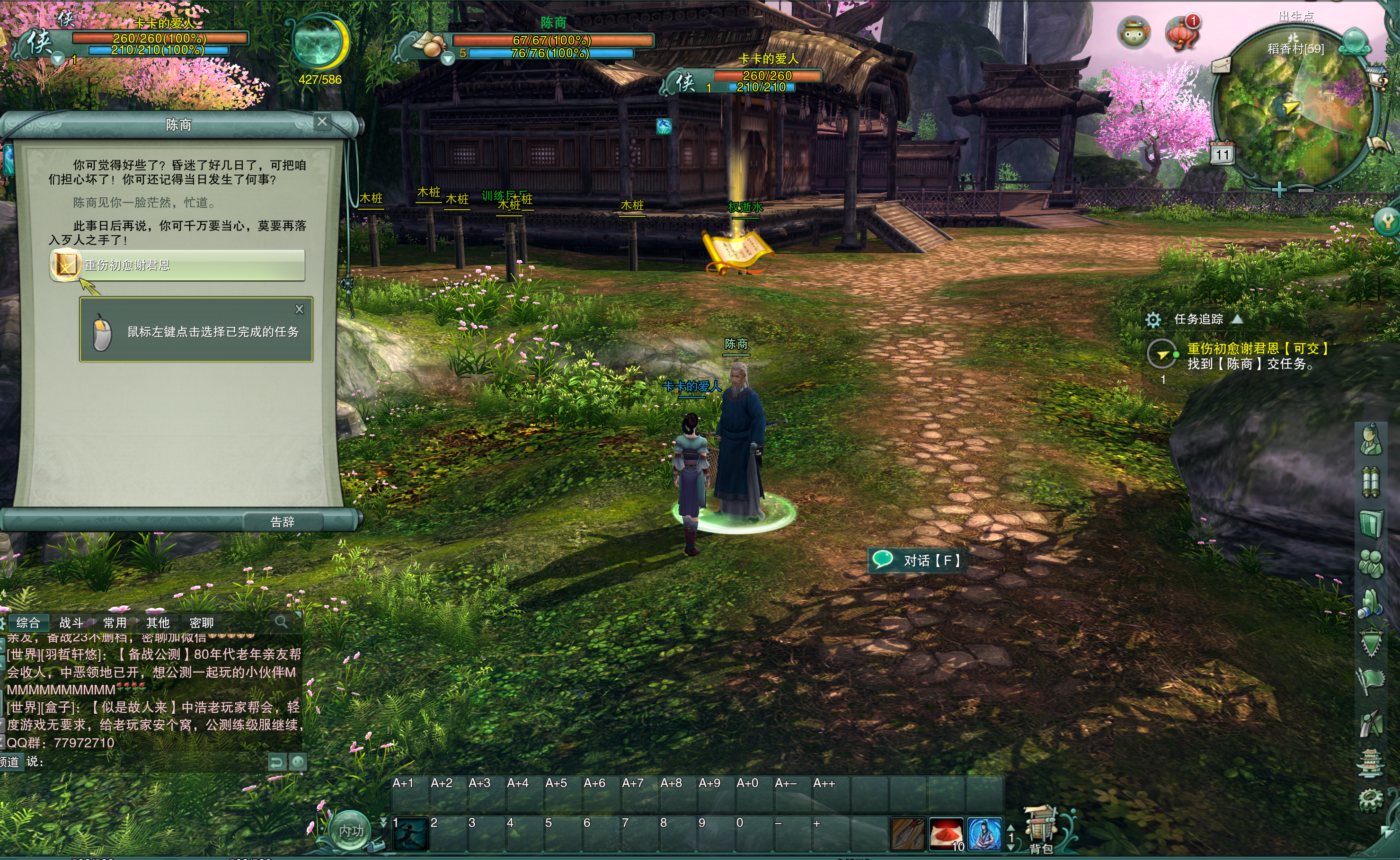Click the 重伤初愈谢君恩 quest tracker entry
This screenshot has width=1400, height=860.
click(1257, 349)
